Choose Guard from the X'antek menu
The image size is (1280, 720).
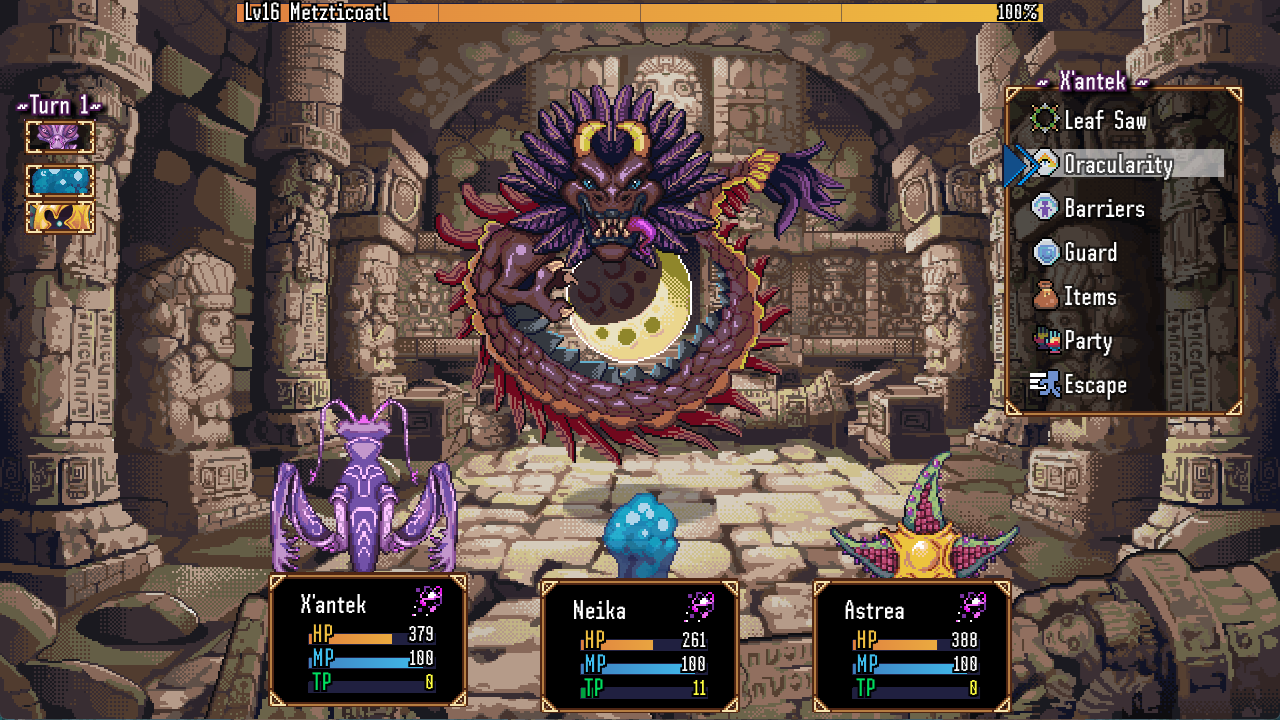point(1090,253)
